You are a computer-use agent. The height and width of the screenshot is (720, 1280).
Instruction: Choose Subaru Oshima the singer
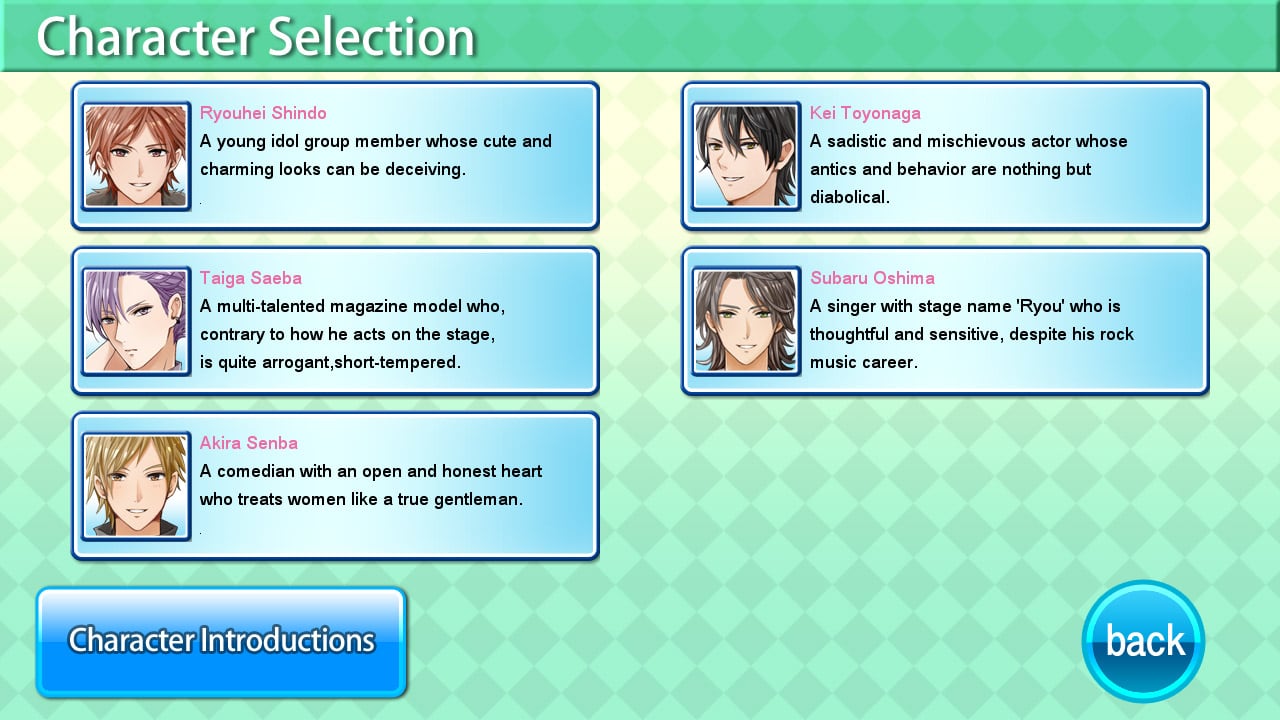pyautogui.click(x=945, y=321)
